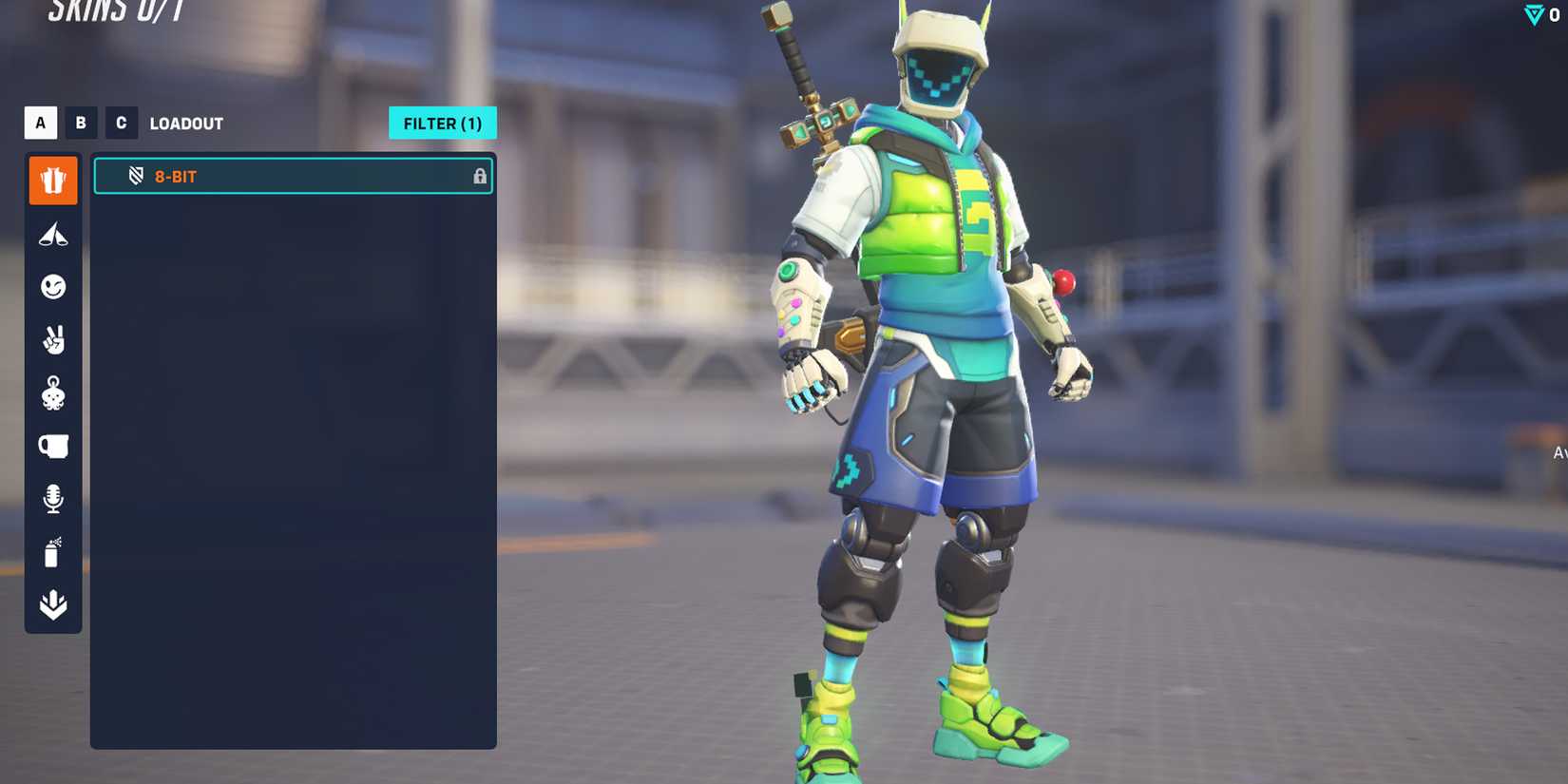Image resolution: width=1568 pixels, height=784 pixels.
Task: Open the Highlight Intros category icon
Action: pos(53,602)
